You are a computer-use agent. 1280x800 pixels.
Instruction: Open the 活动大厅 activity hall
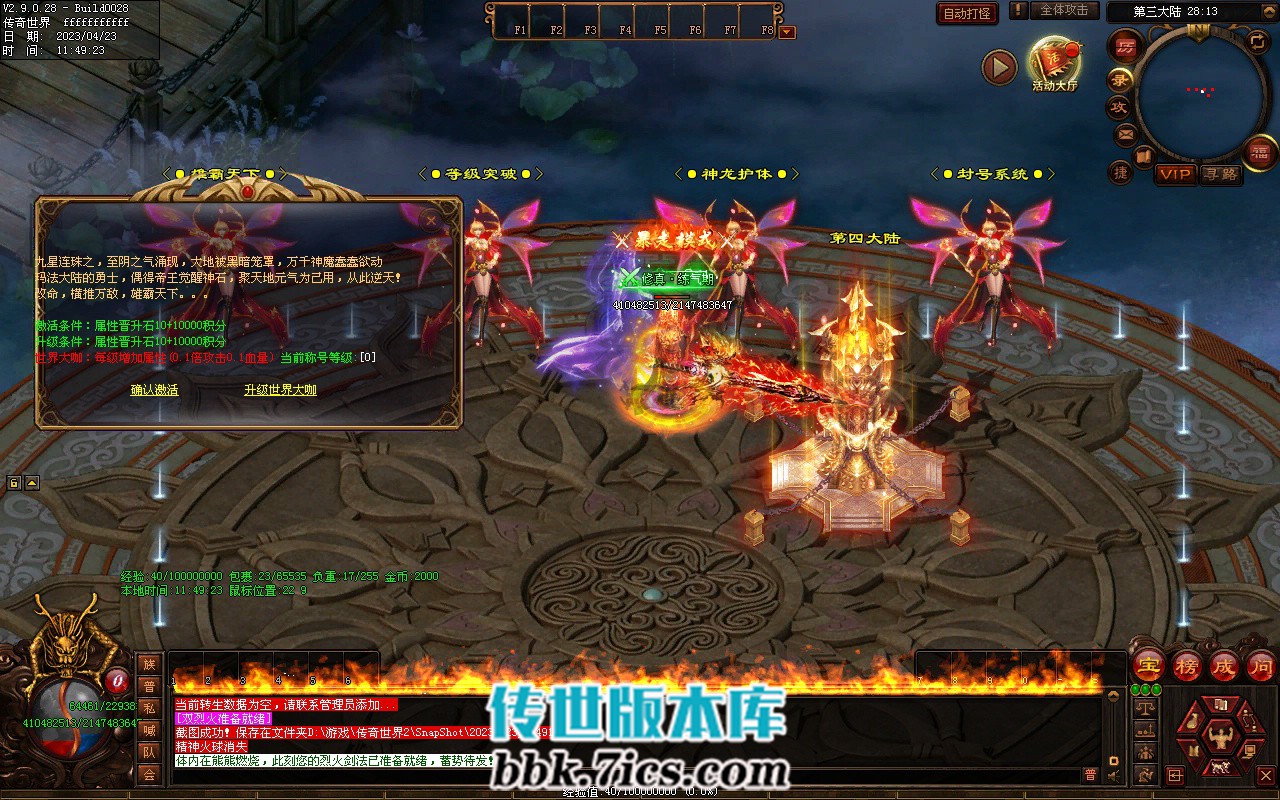click(x=1055, y=62)
